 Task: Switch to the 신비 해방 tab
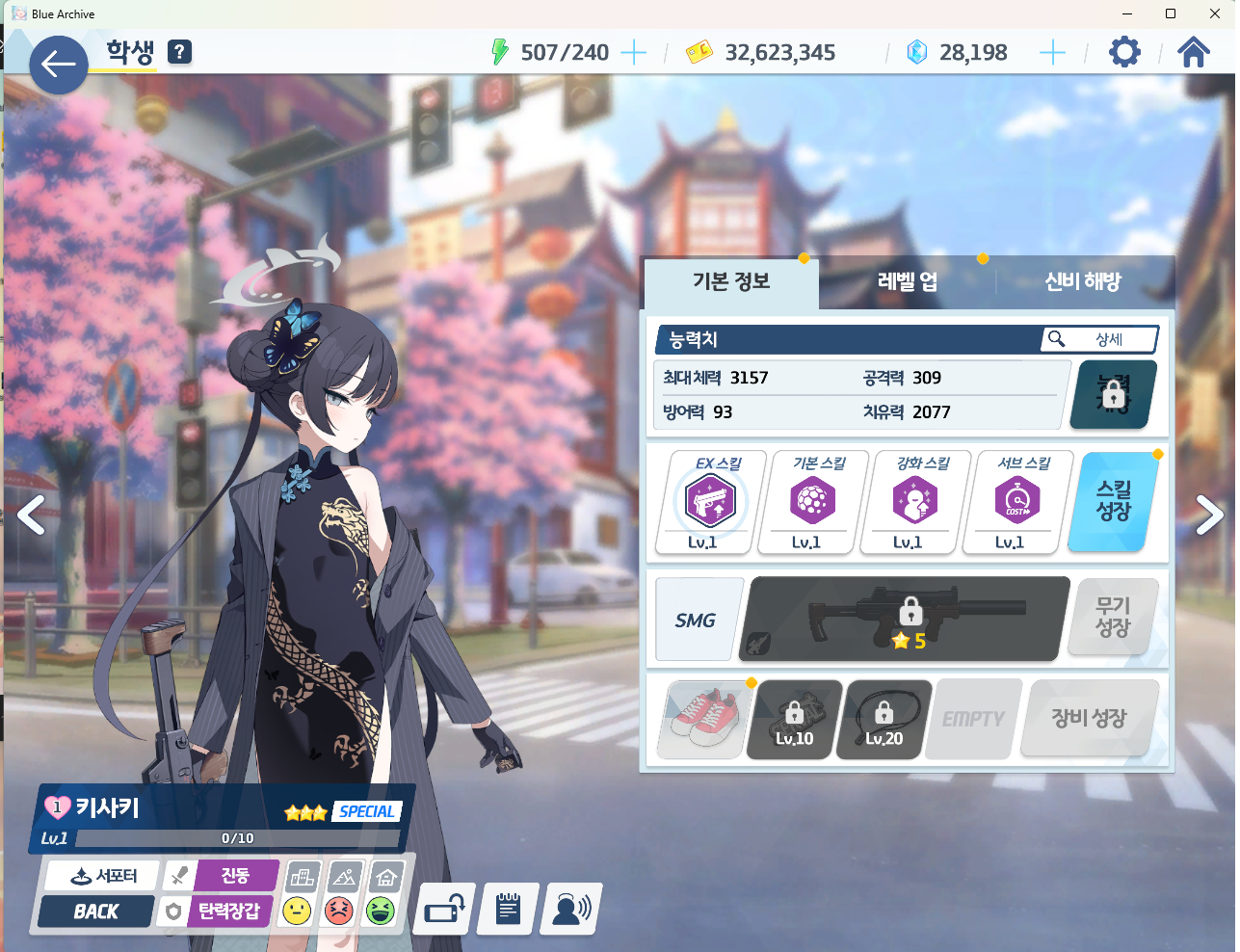point(1083,281)
